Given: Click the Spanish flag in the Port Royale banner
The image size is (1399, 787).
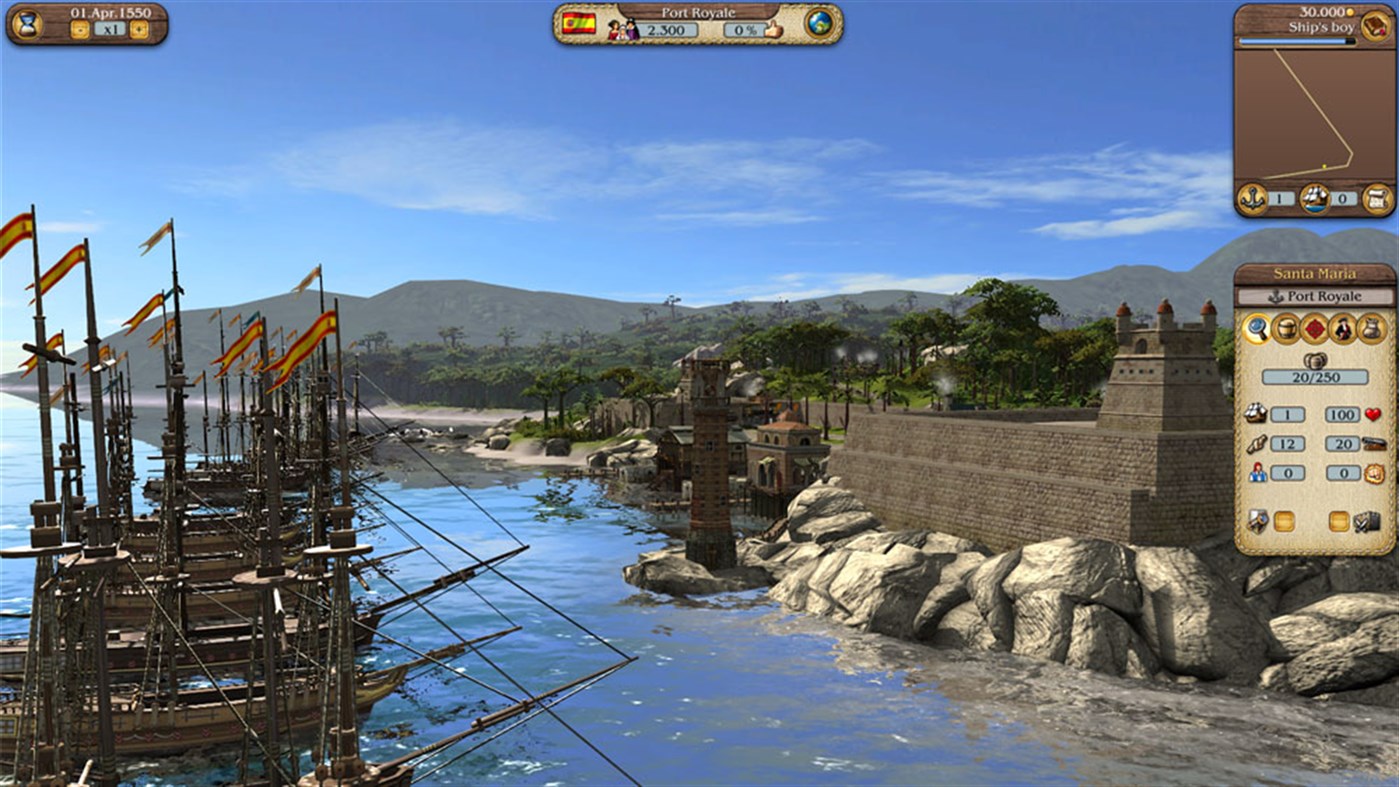Looking at the screenshot, I should (x=579, y=24).
